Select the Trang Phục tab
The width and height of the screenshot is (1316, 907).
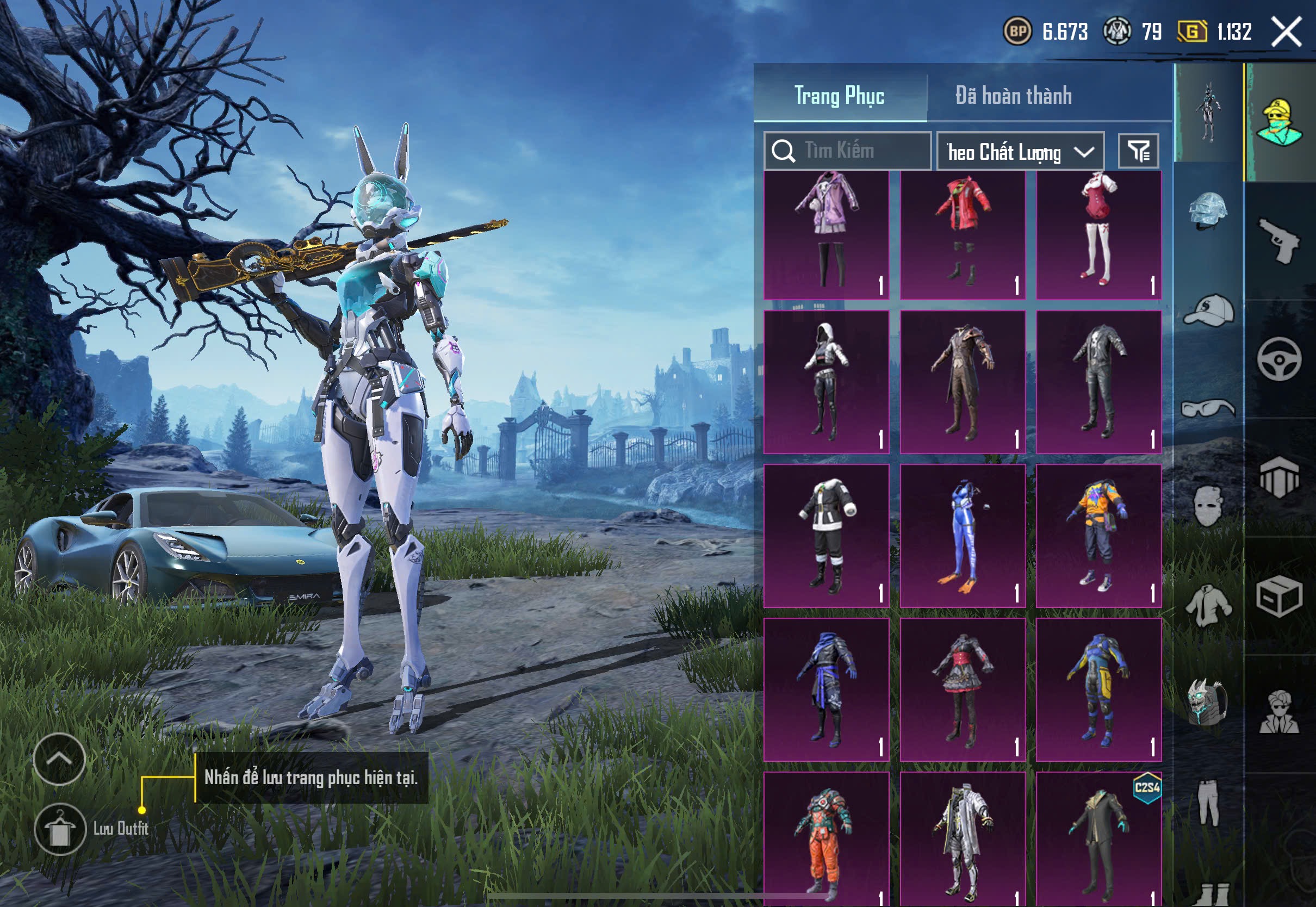click(839, 96)
